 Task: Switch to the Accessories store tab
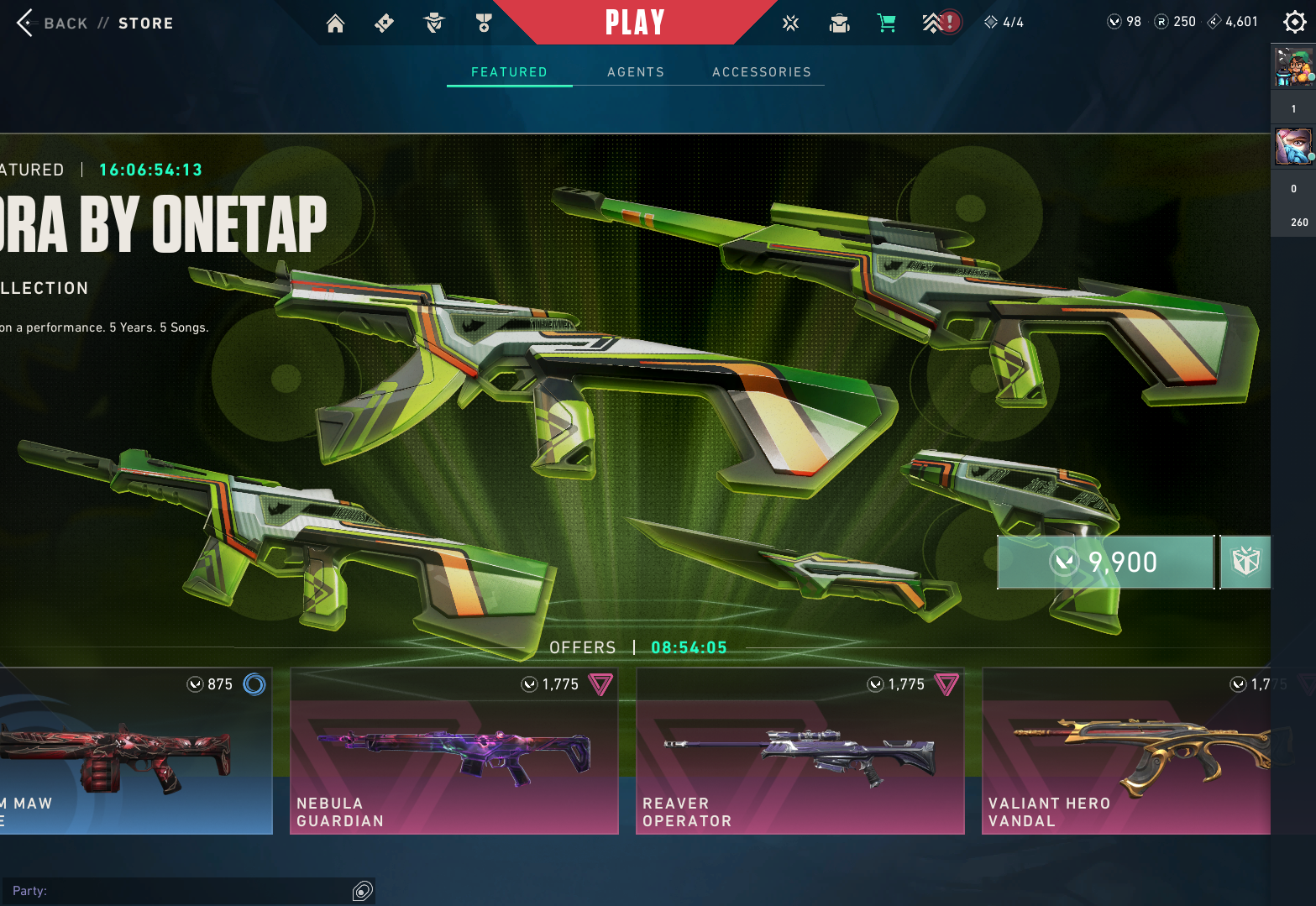(x=762, y=72)
